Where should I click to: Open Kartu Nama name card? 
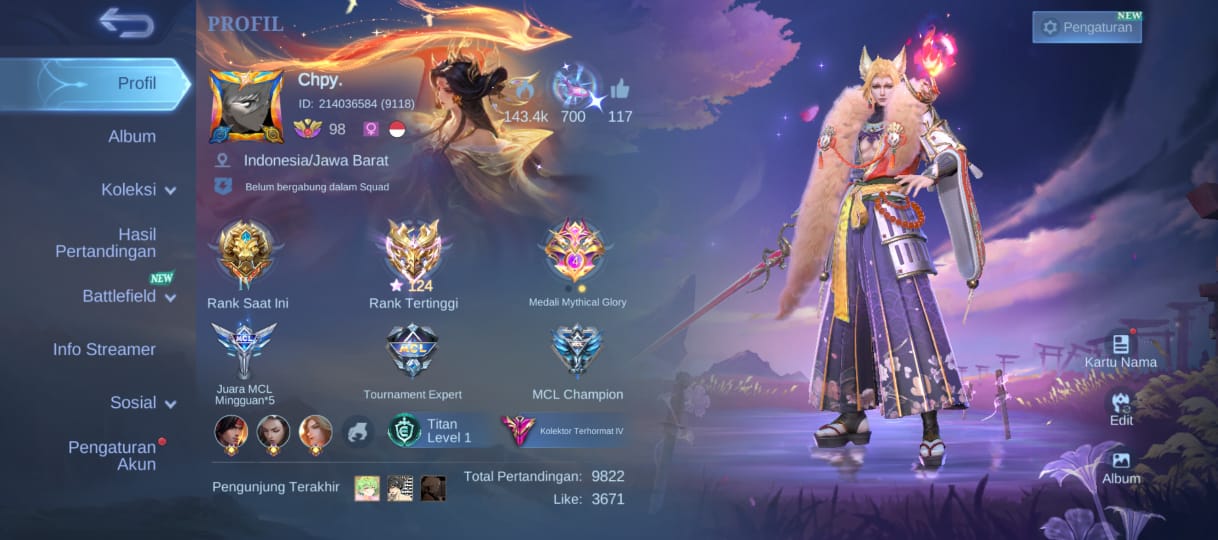(1120, 349)
